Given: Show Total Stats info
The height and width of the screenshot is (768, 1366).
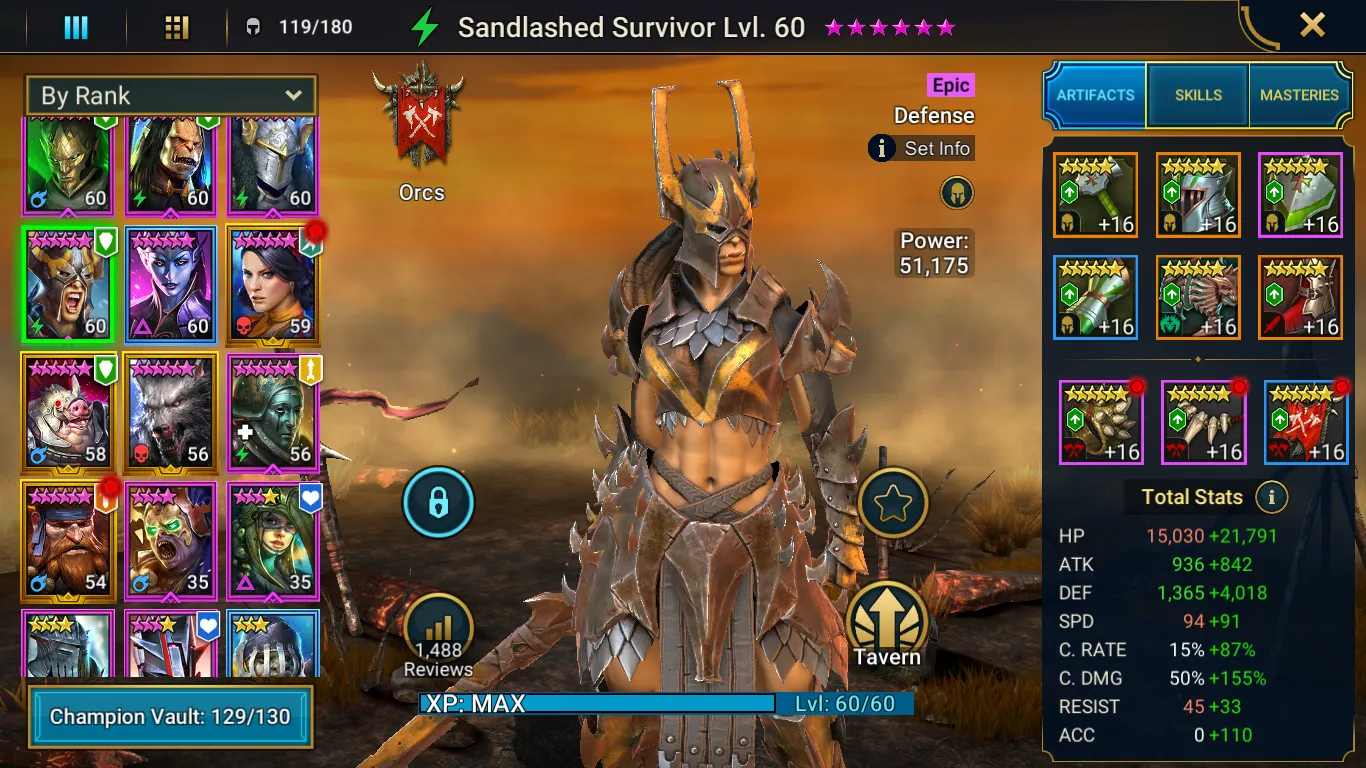Looking at the screenshot, I should point(1271,497).
